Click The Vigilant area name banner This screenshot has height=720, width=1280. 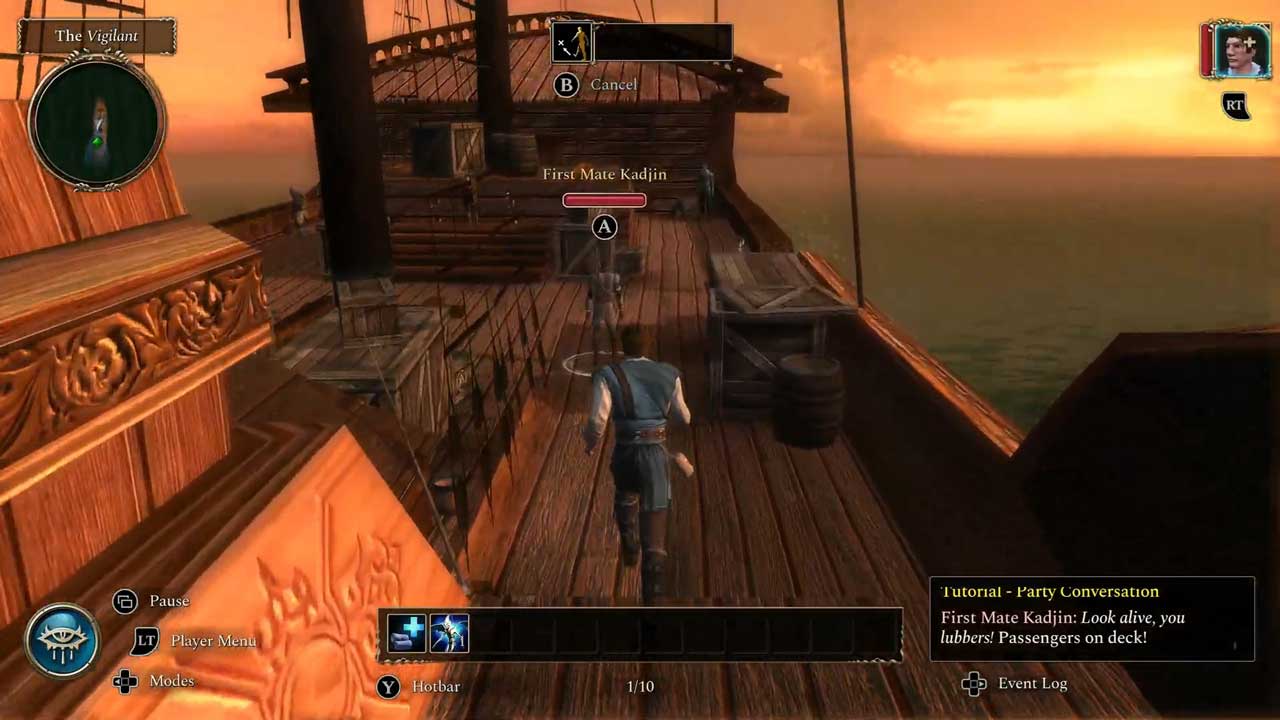(97, 36)
